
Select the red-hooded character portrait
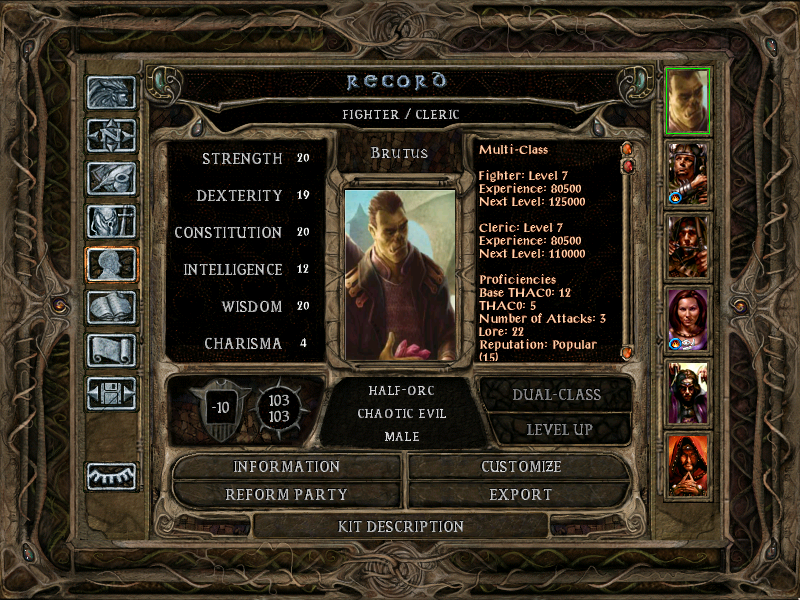pyautogui.click(x=688, y=464)
